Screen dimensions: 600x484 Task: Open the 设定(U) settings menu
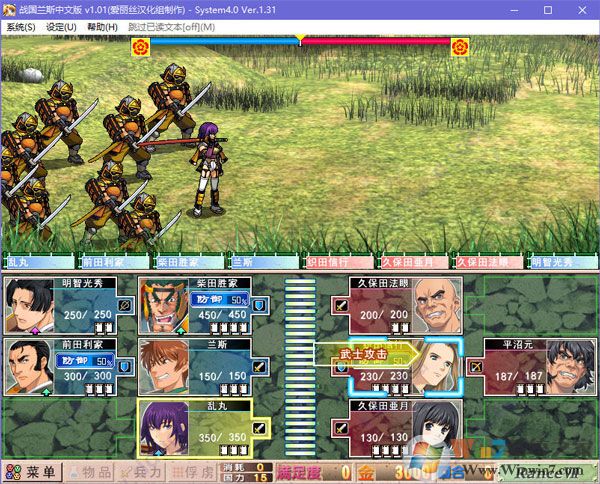(61, 27)
